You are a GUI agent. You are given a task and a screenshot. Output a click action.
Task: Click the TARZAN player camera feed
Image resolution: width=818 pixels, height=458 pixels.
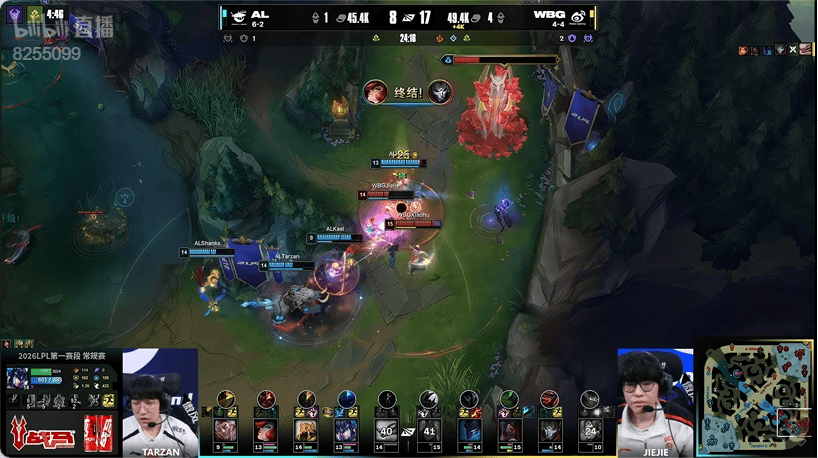159,396
